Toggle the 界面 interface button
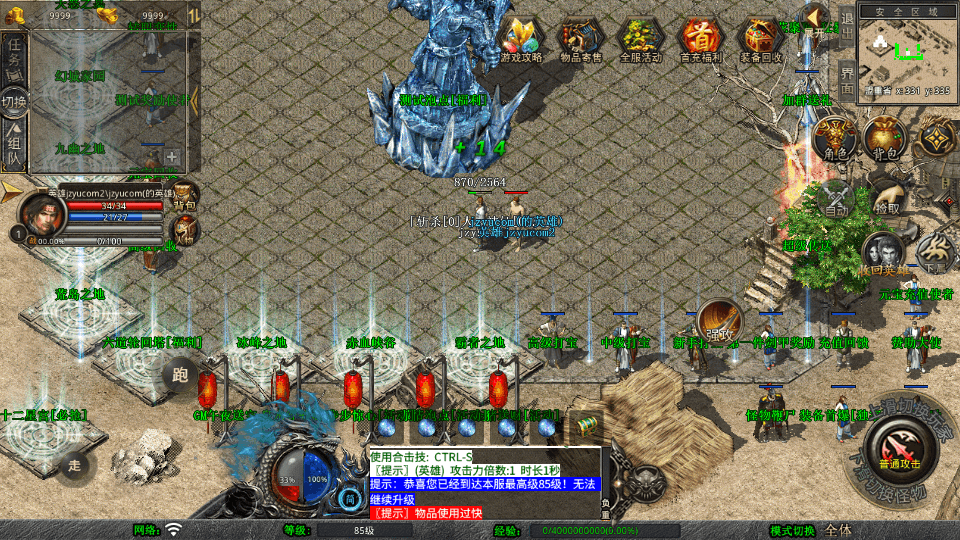This screenshot has height=540, width=960. pos(847,80)
